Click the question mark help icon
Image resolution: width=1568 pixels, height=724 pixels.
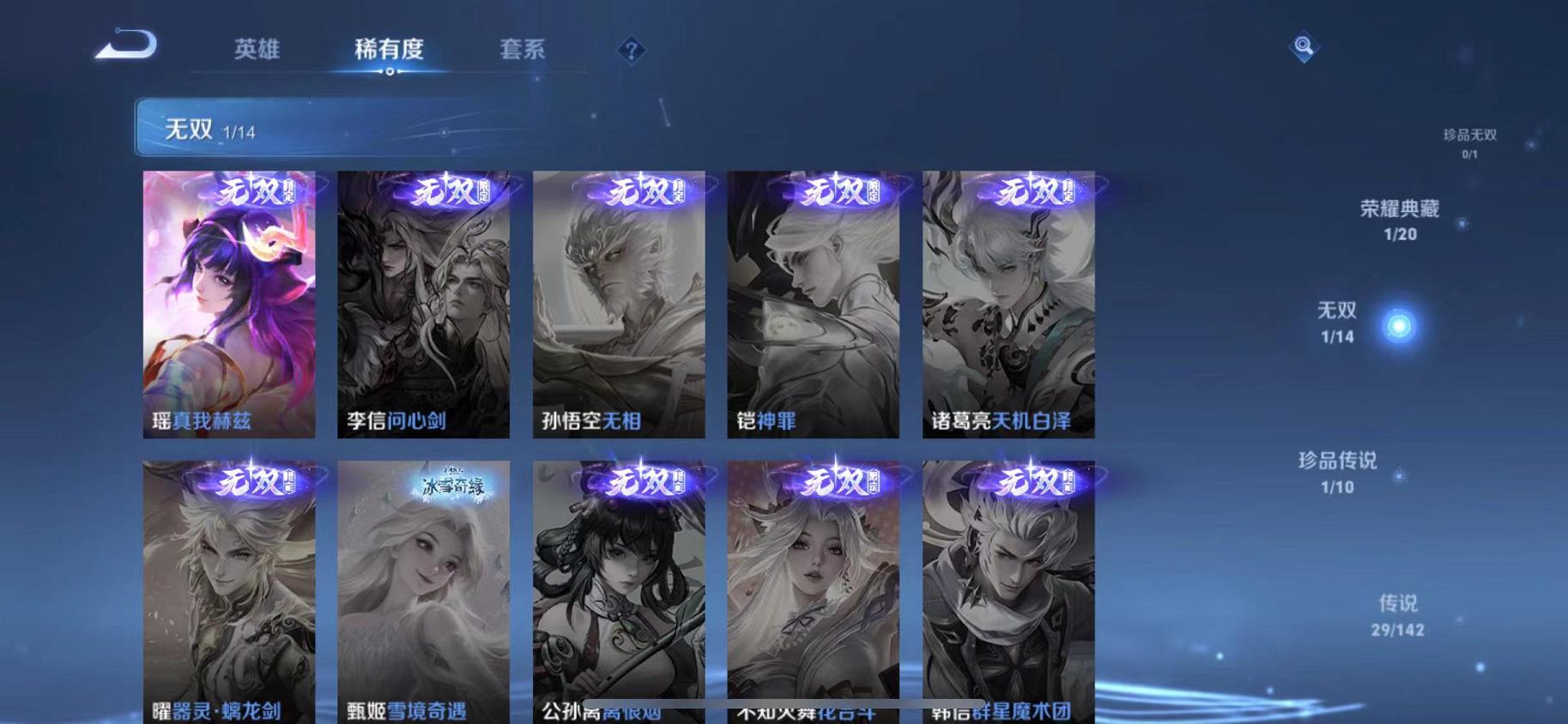632,51
